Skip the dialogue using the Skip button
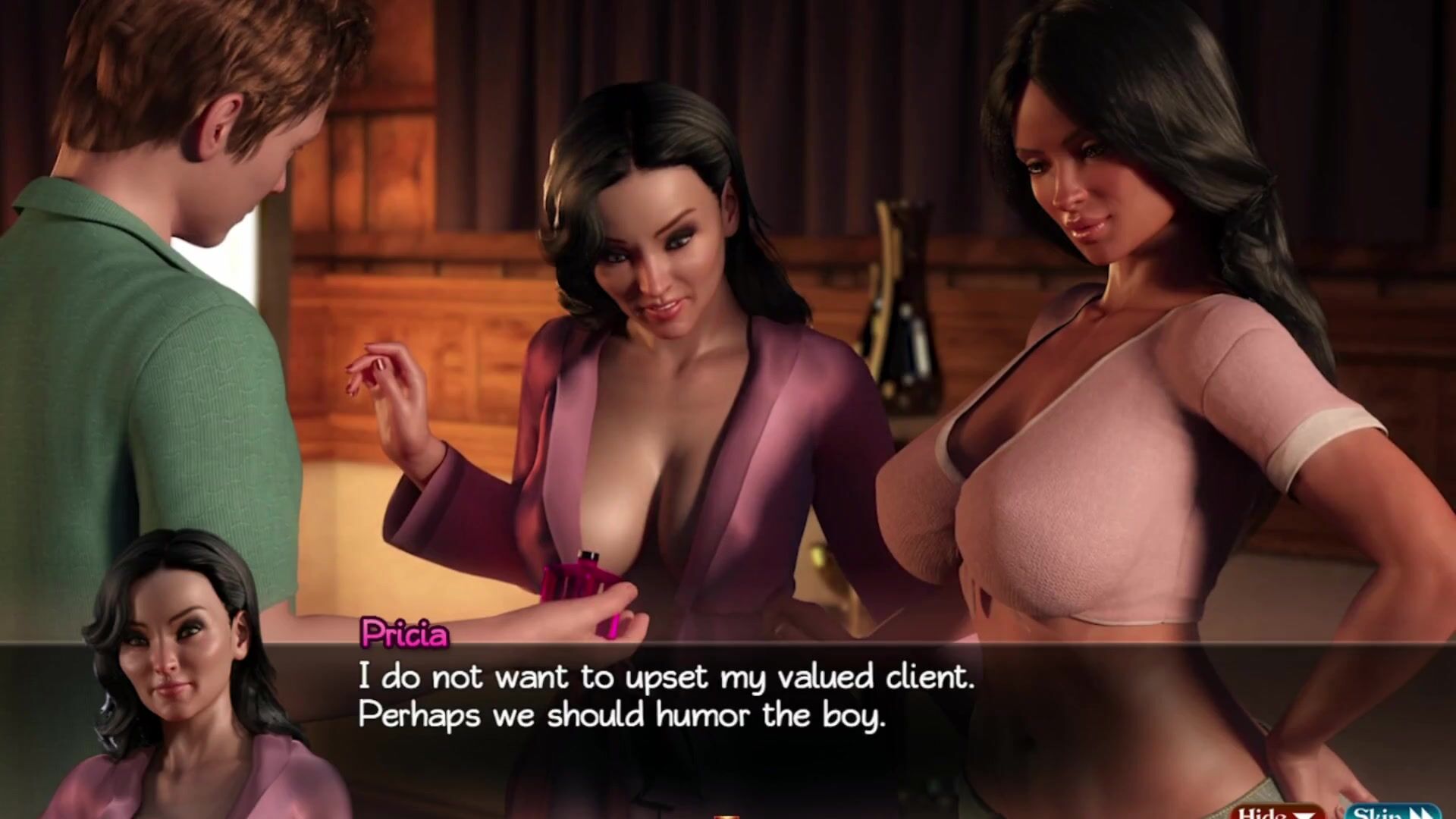Viewport: 1456px width, 819px height. [1392, 812]
